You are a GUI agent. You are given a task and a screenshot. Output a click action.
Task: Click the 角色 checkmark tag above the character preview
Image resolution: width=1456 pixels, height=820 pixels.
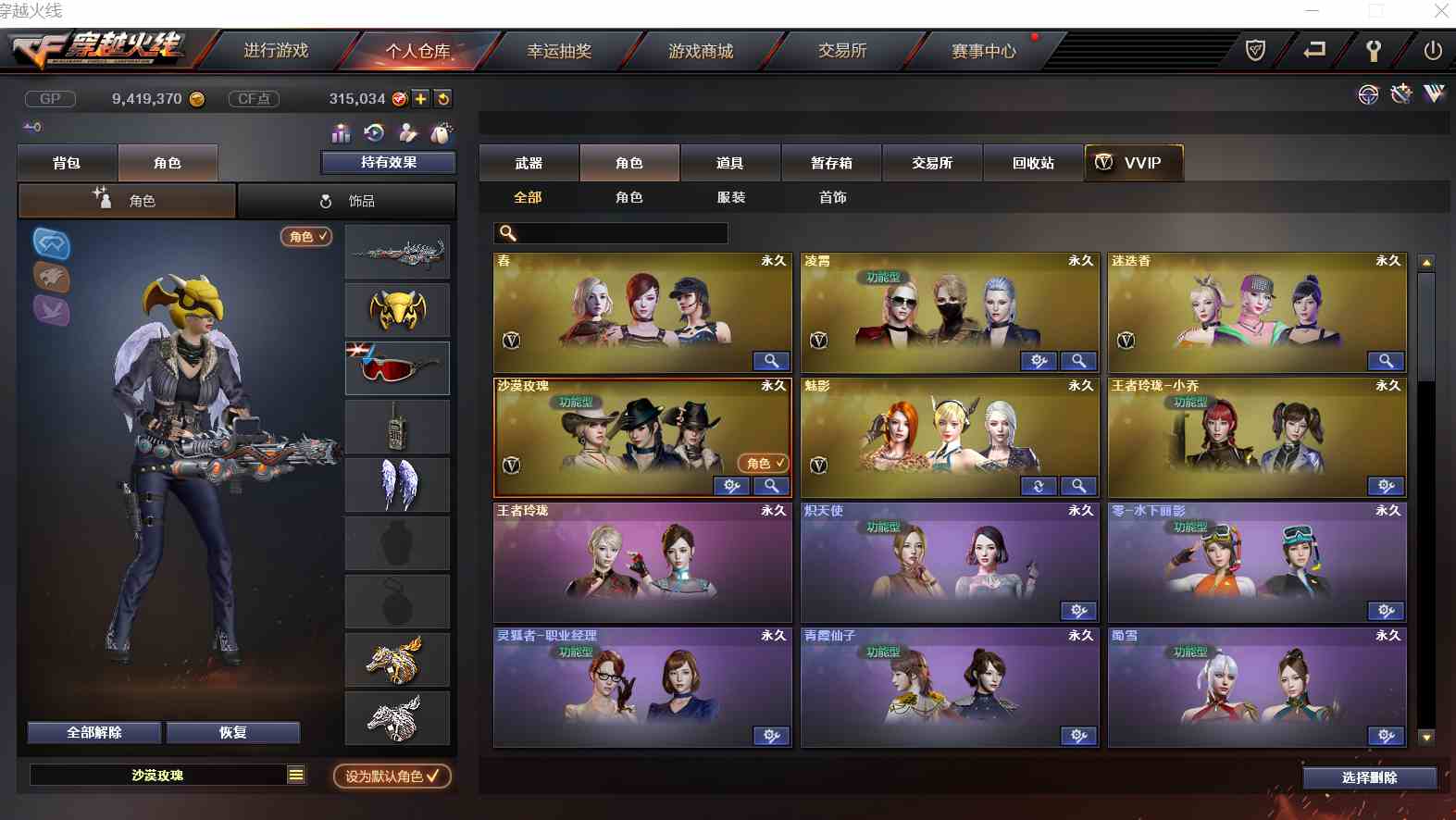pyautogui.click(x=305, y=236)
